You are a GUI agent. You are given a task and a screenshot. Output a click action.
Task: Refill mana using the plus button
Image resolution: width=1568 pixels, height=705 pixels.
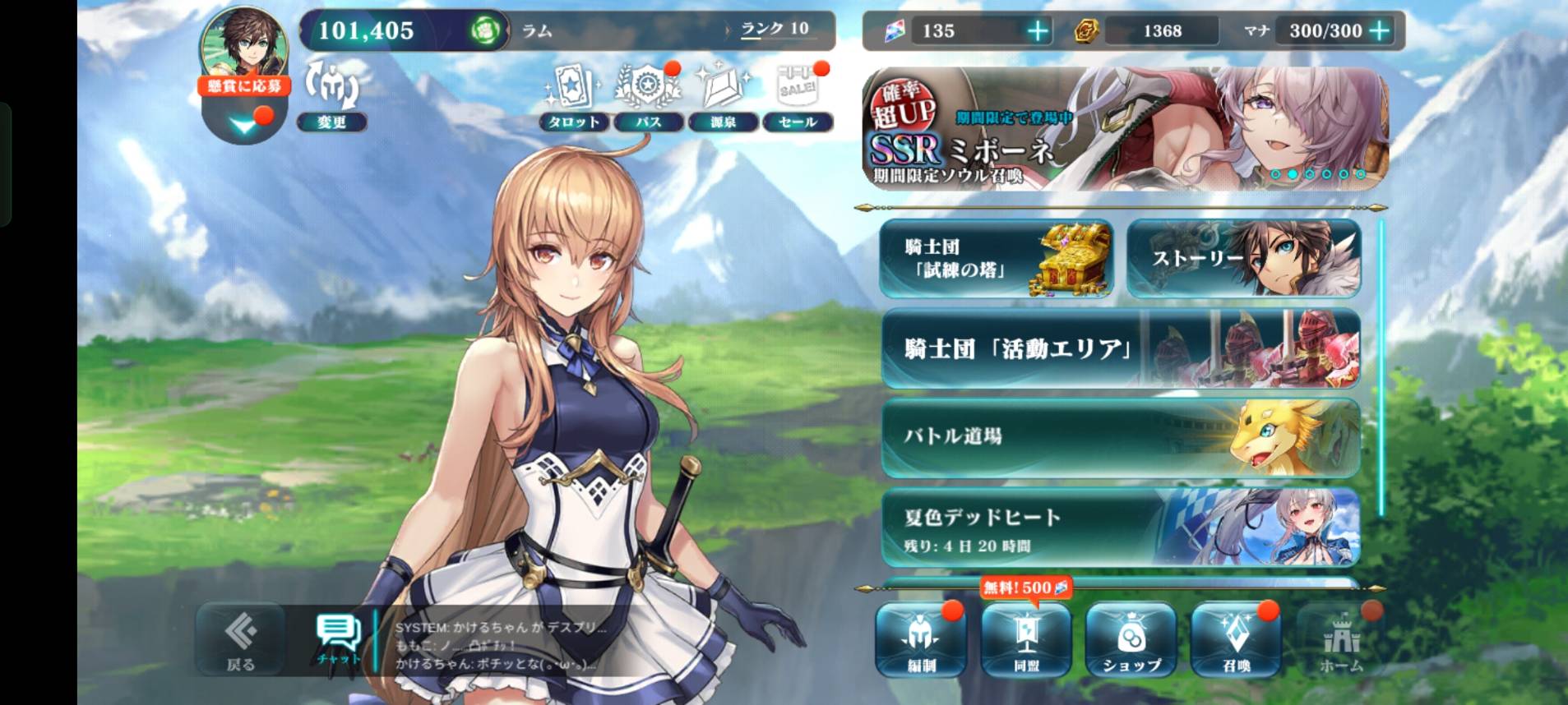click(1380, 31)
